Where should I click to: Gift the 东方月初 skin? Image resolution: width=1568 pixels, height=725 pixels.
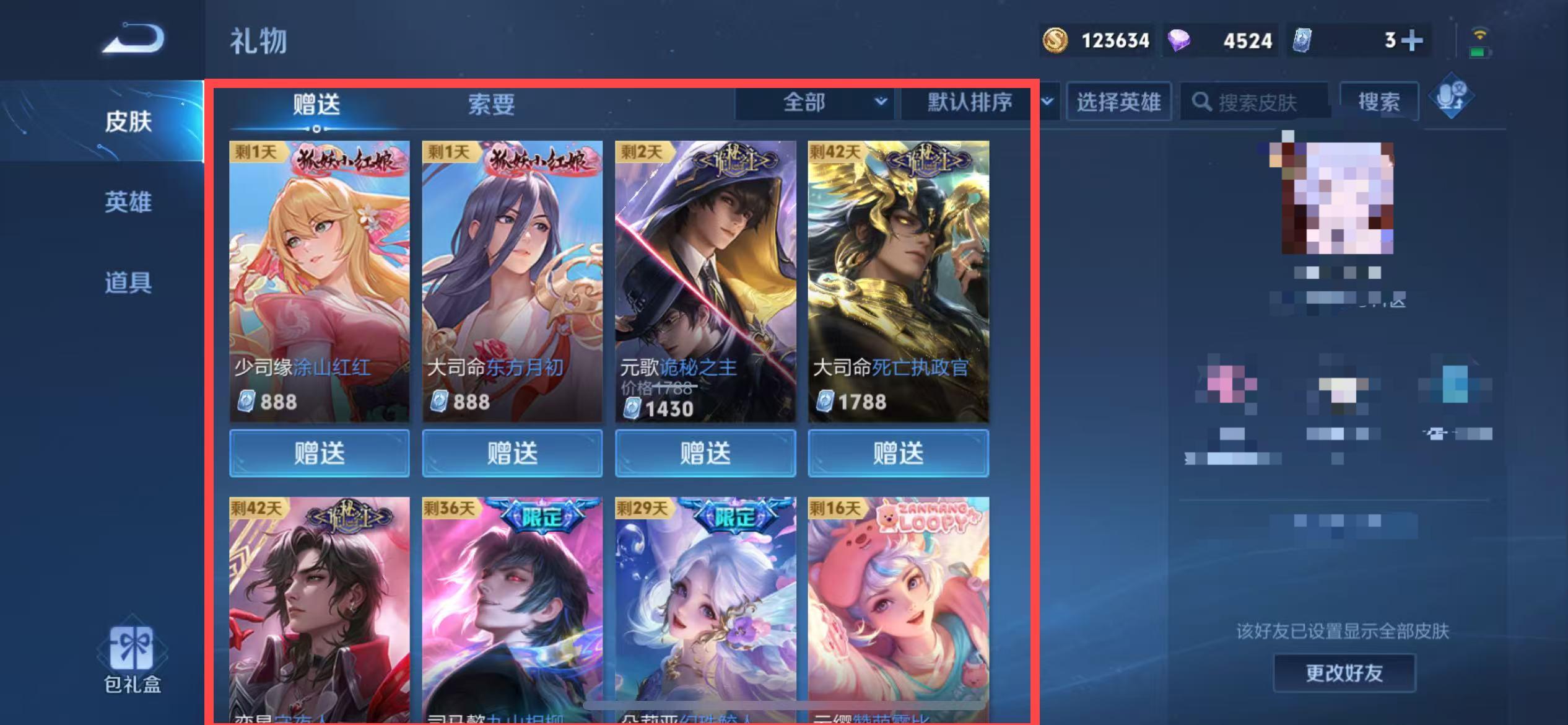512,453
